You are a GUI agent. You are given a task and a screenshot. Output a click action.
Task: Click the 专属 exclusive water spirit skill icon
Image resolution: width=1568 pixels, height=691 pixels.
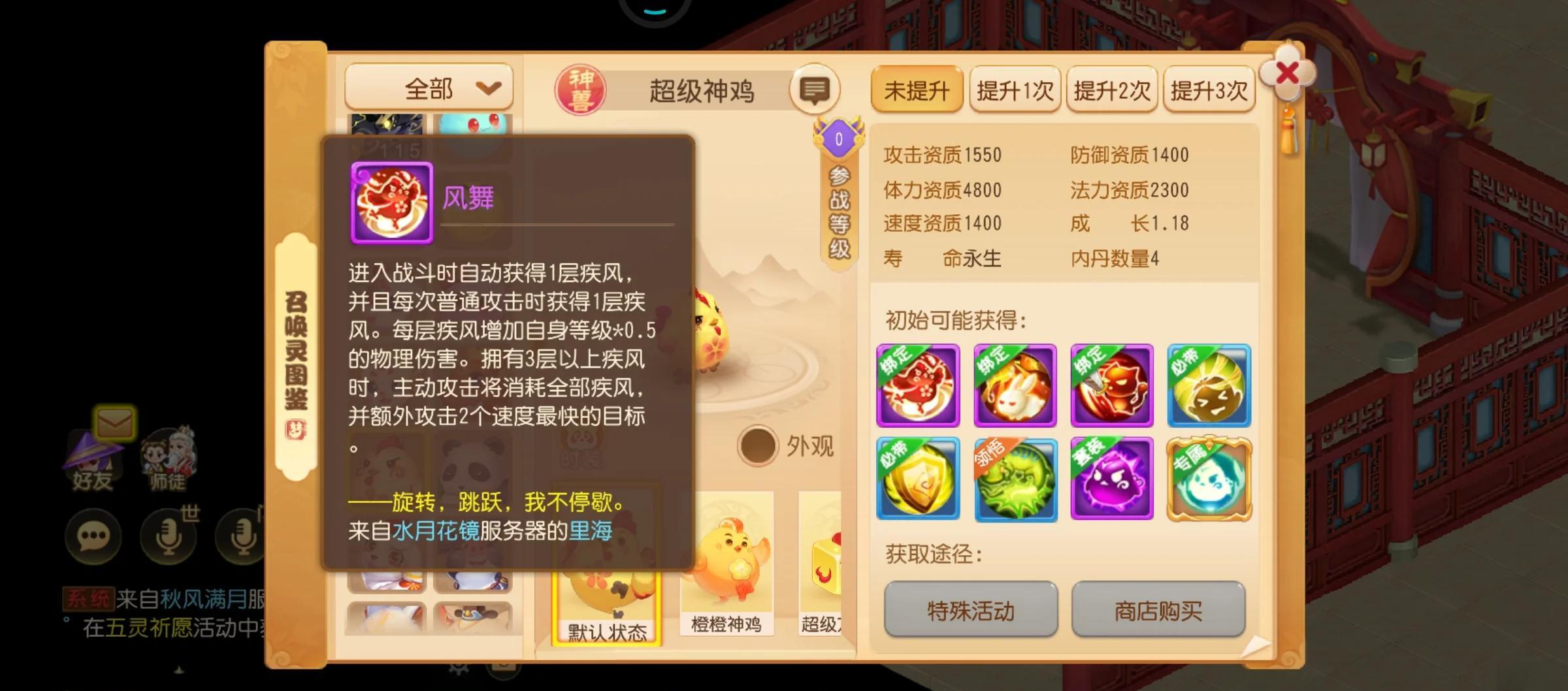1208,480
